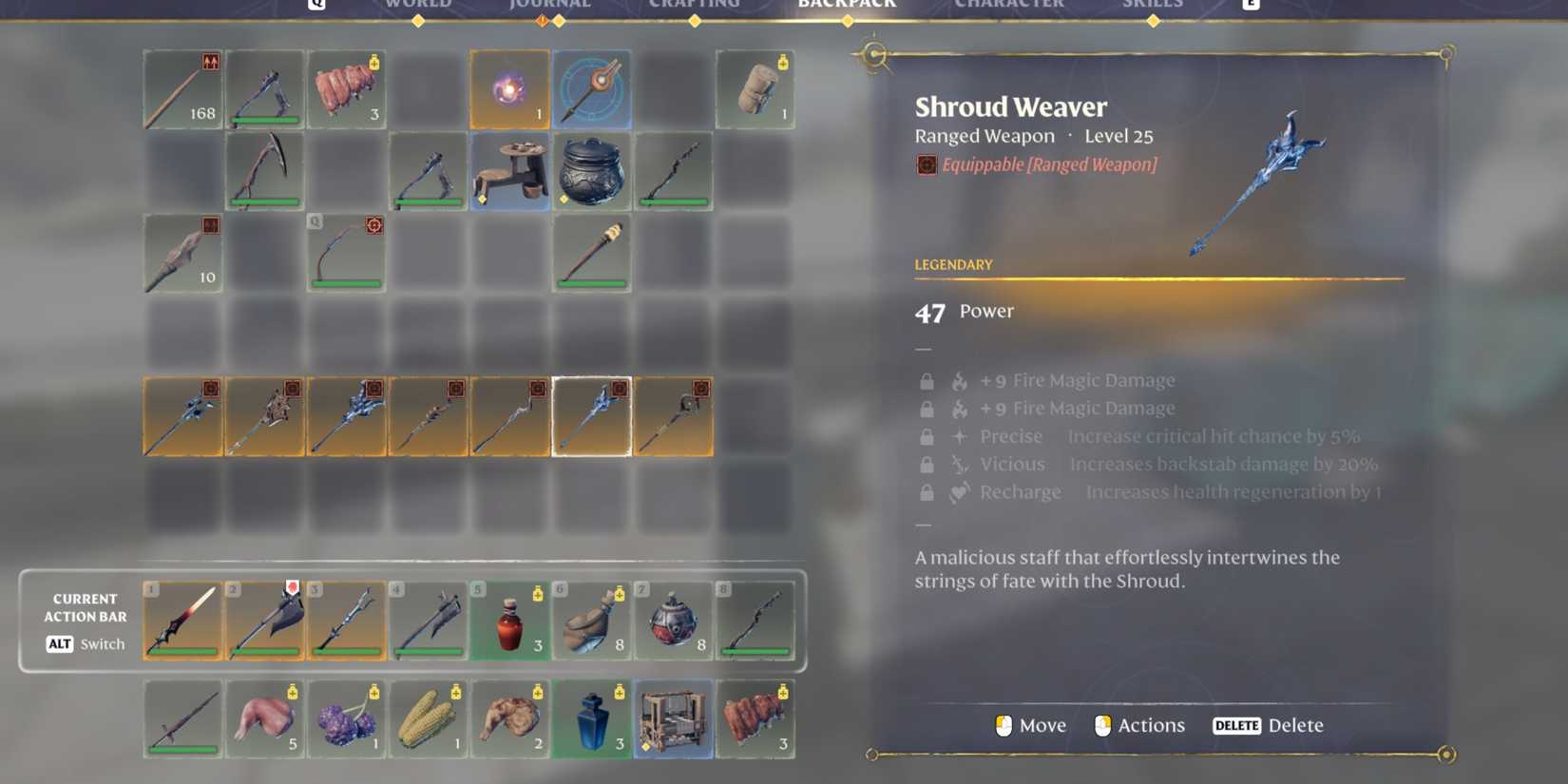Viewport: 1568px width, 784px height.
Task: Select the pickaxe in the second row
Action: (x=265, y=171)
